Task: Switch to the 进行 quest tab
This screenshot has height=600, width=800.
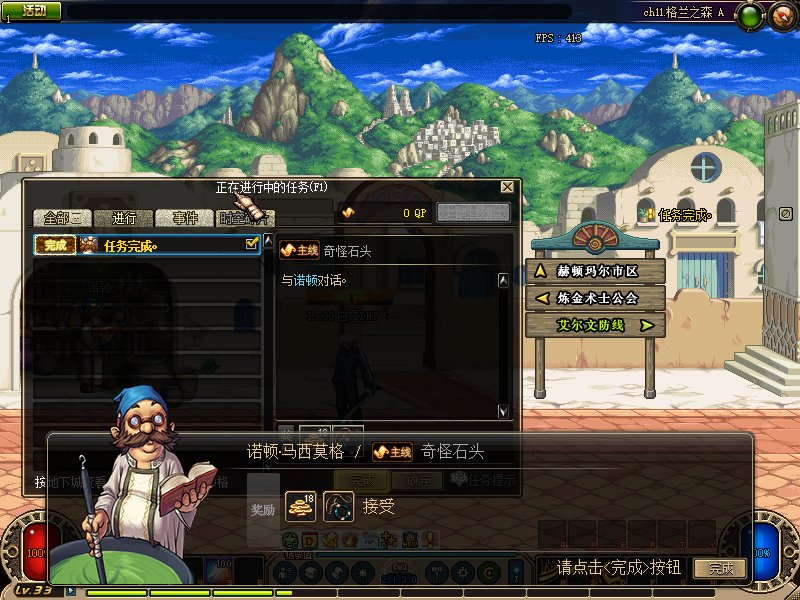Action: tap(124, 218)
